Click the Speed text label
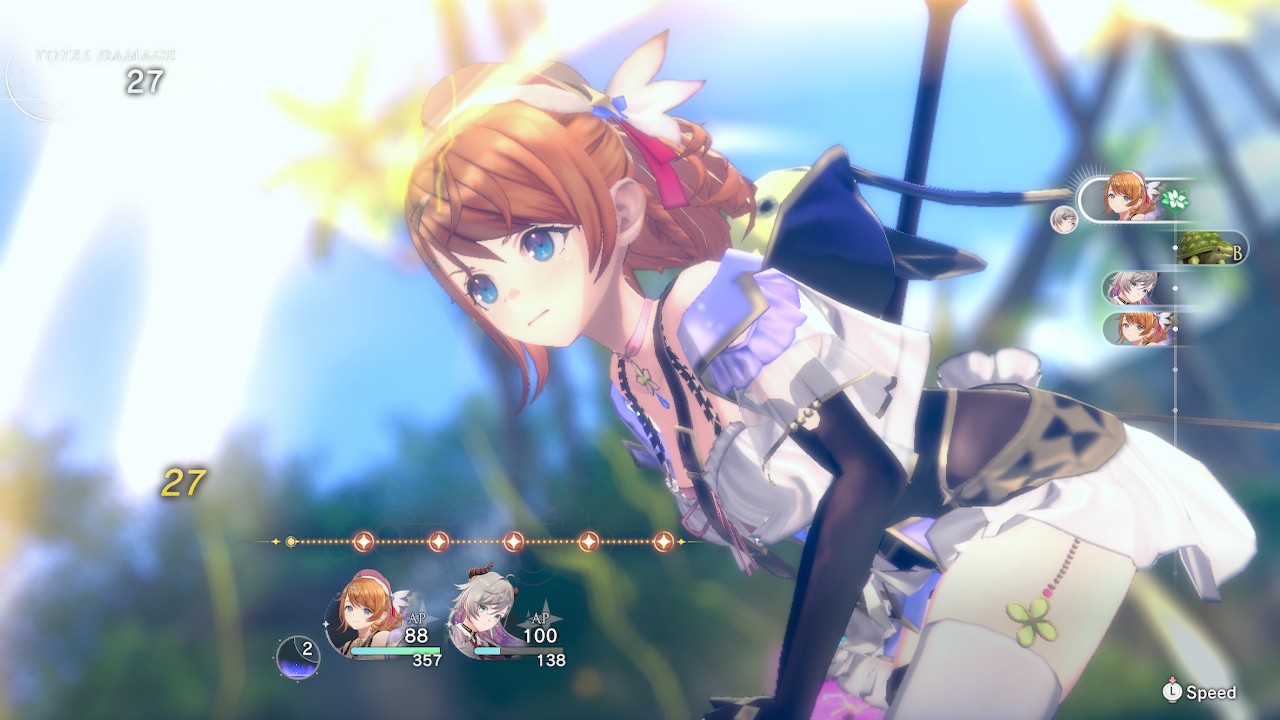1280x720 pixels. pyautogui.click(x=1212, y=691)
